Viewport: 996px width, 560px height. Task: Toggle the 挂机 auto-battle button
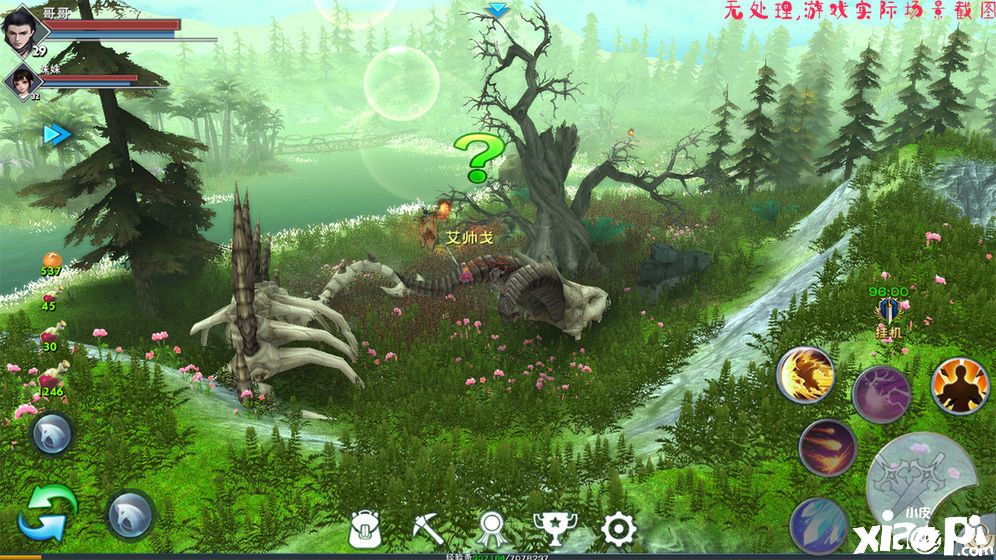point(887,315)
